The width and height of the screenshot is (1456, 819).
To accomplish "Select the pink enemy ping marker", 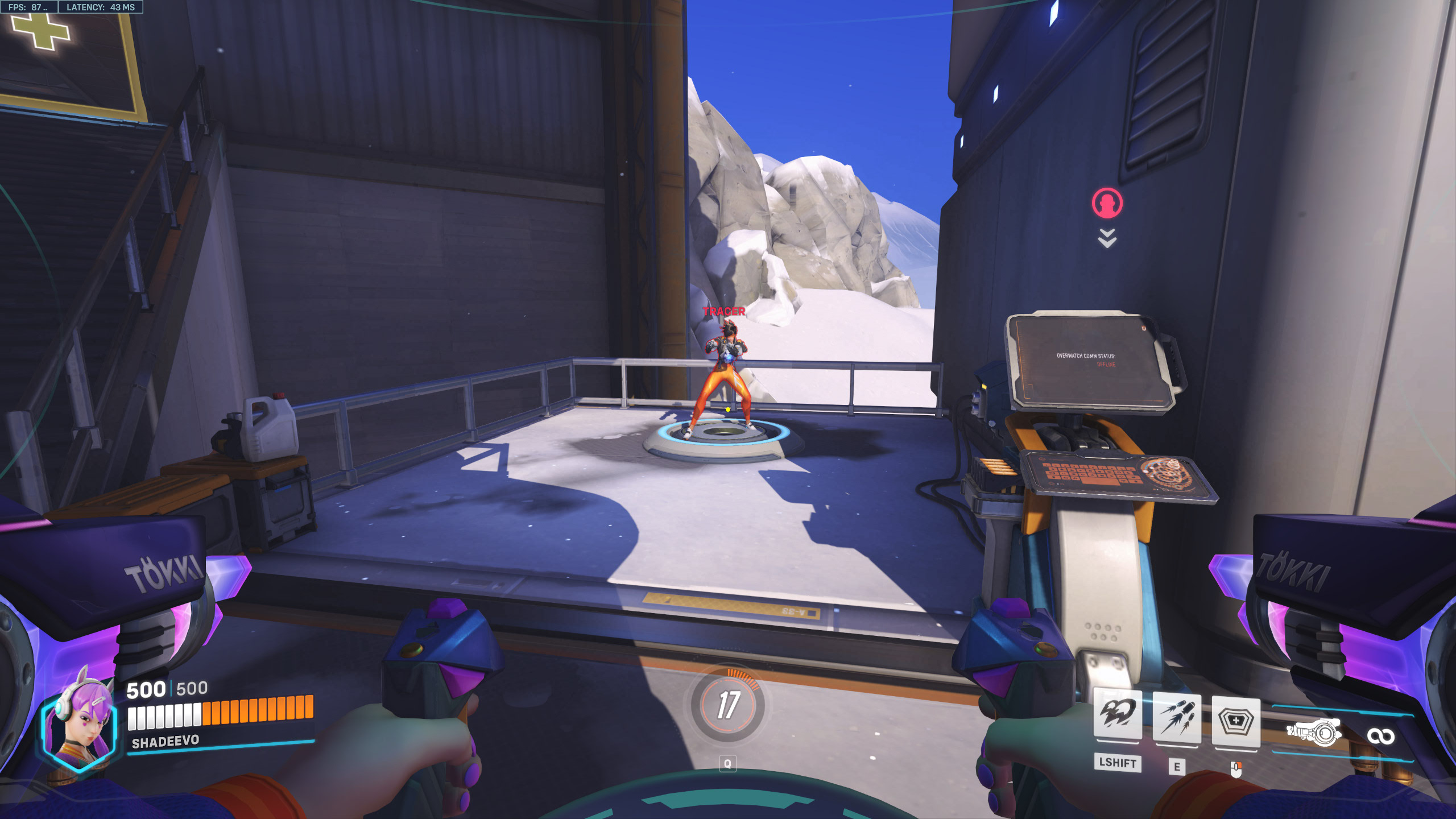I will (1107, 203).
